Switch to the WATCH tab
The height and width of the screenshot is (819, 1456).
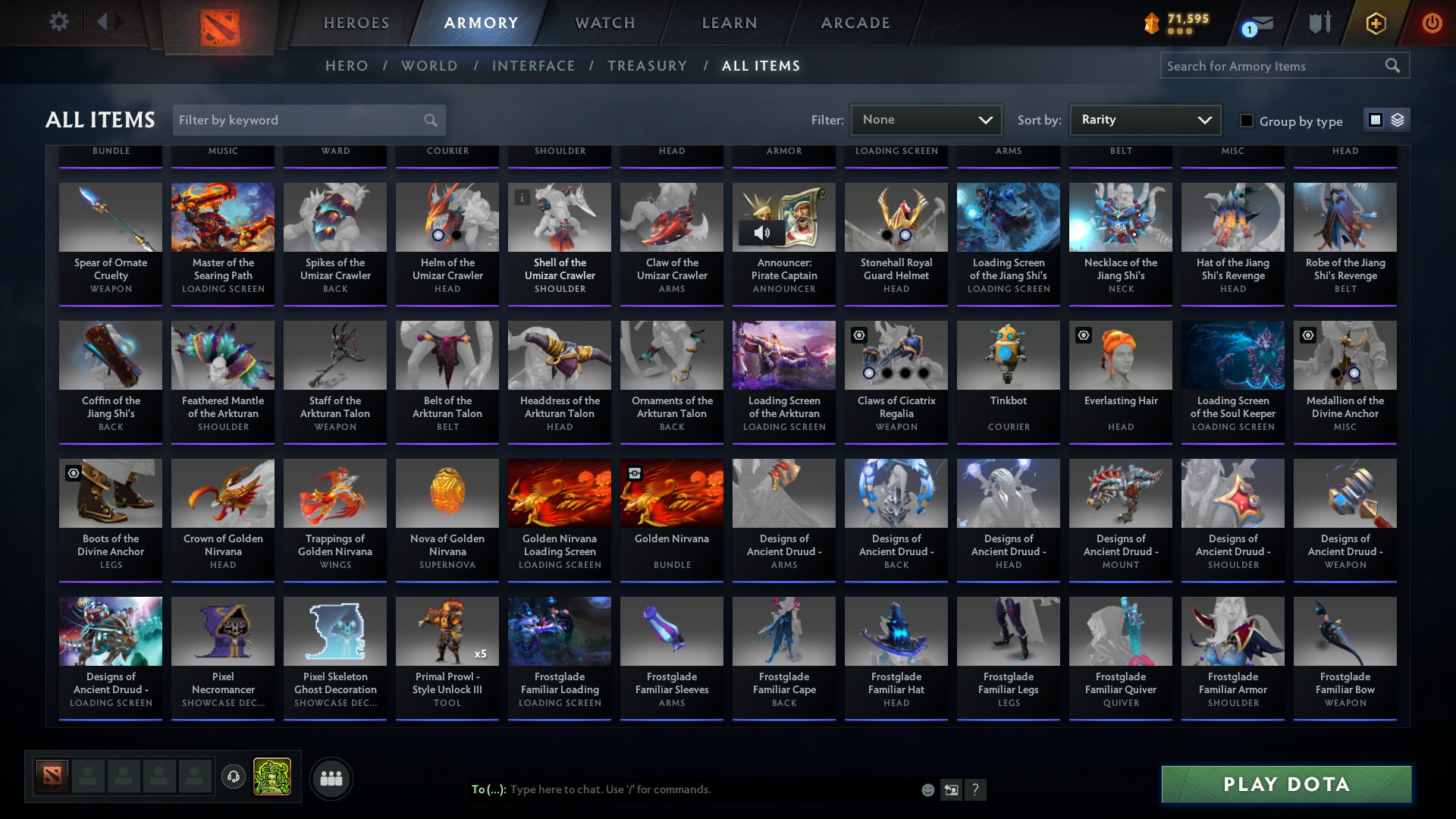(x=604, y=23)
